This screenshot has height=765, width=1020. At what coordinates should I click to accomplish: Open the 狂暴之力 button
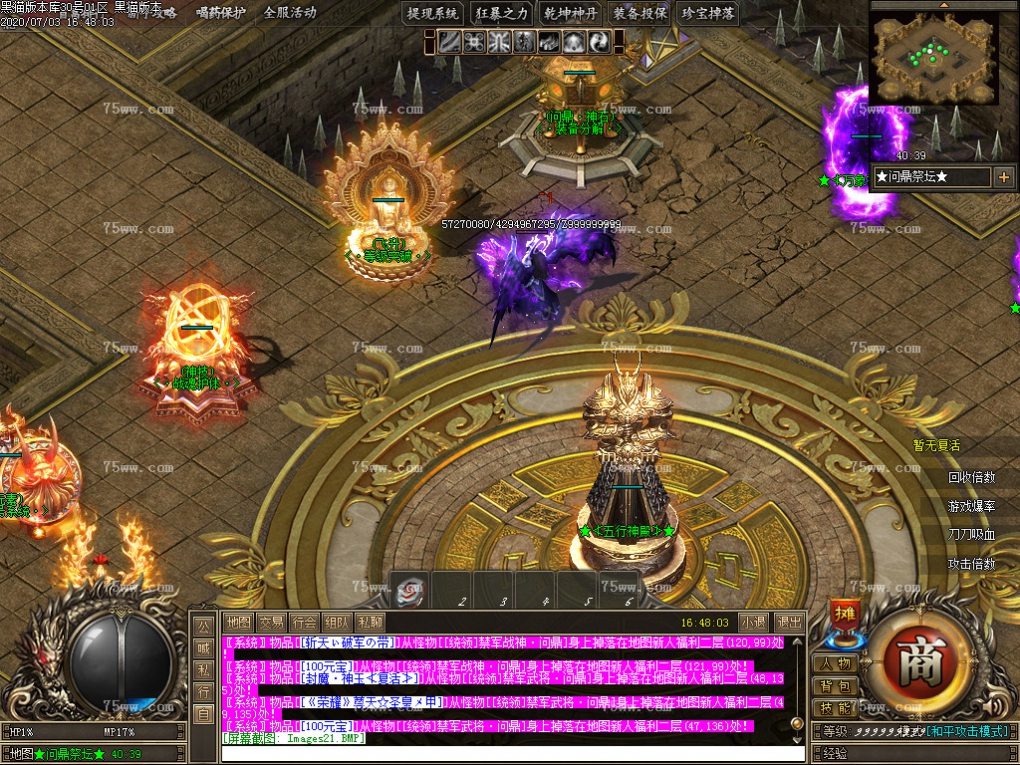click(x=501, y=13)
